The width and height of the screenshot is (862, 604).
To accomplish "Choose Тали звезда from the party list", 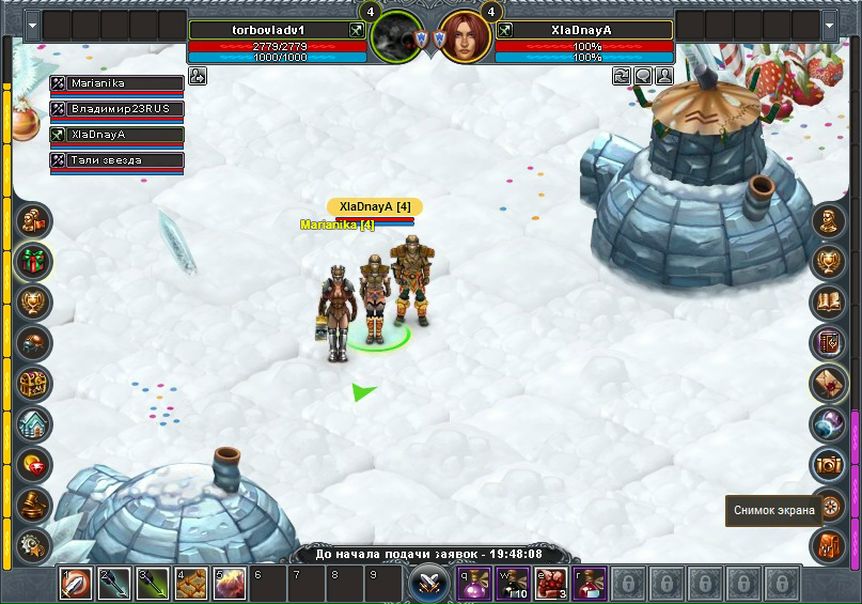I will pyautogui.click(x=116, y=160).
